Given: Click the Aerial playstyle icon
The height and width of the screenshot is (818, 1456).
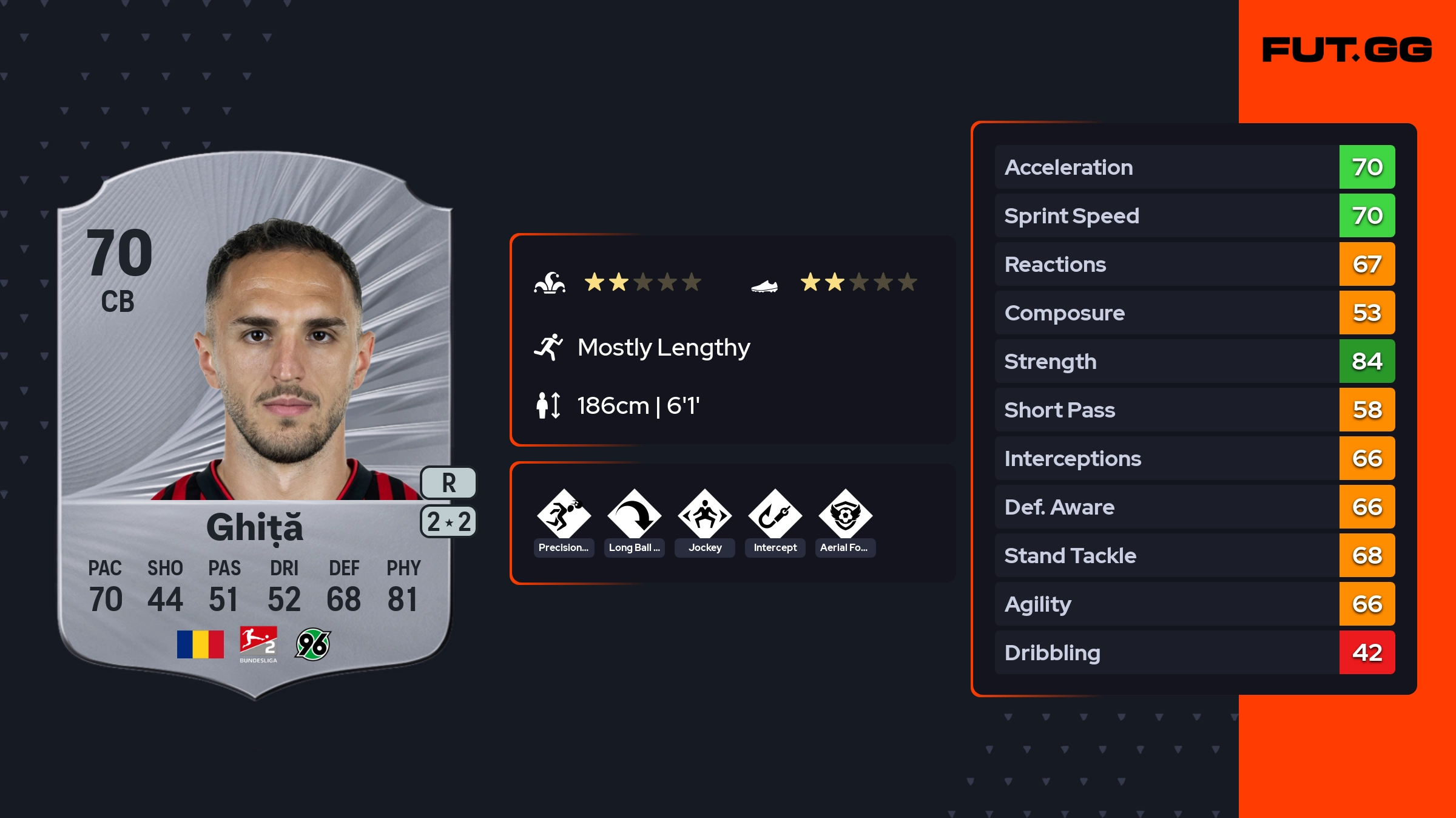Looking at the screenshot, I should point(845,515).
